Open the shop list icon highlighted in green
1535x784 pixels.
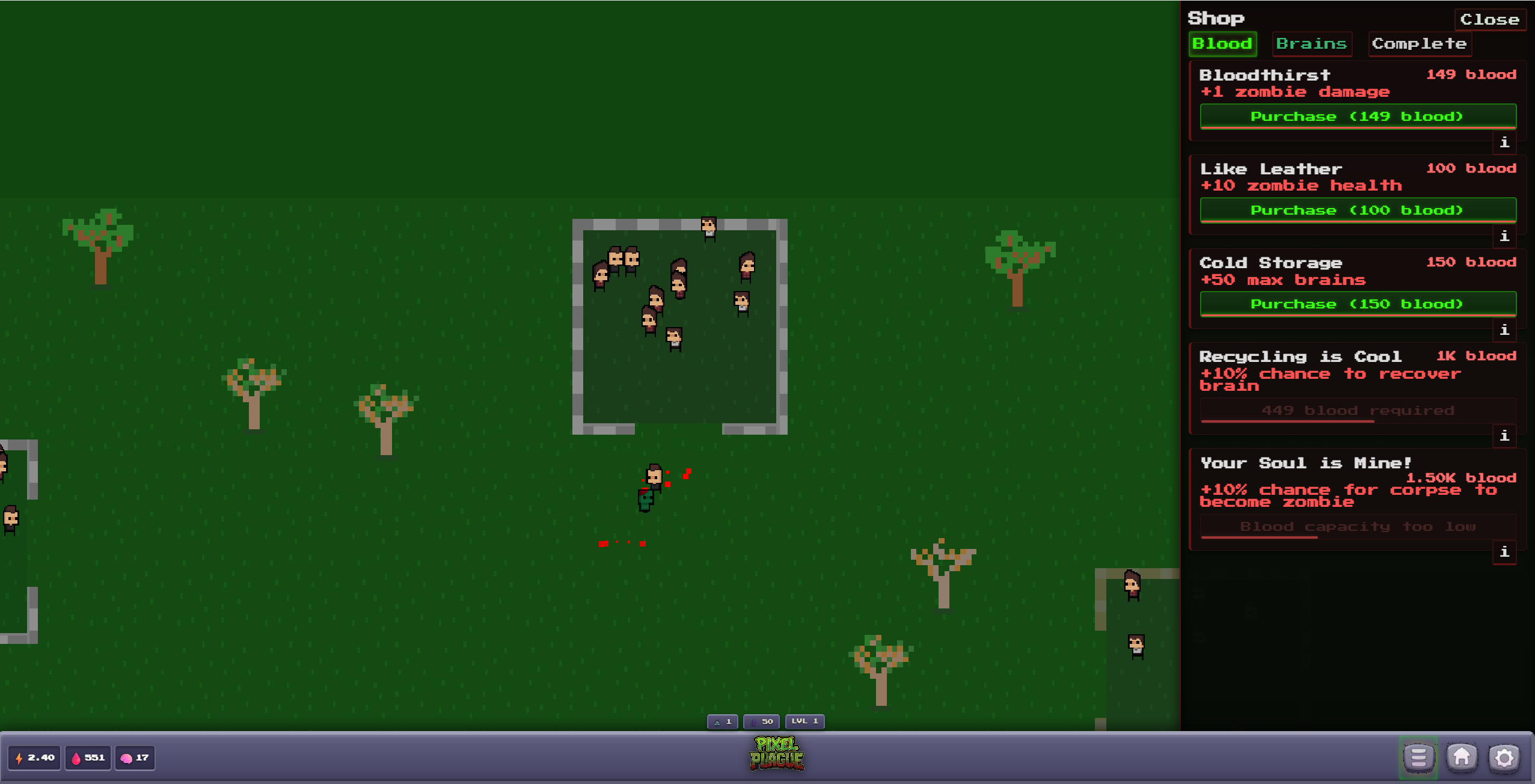point(1417,758)
